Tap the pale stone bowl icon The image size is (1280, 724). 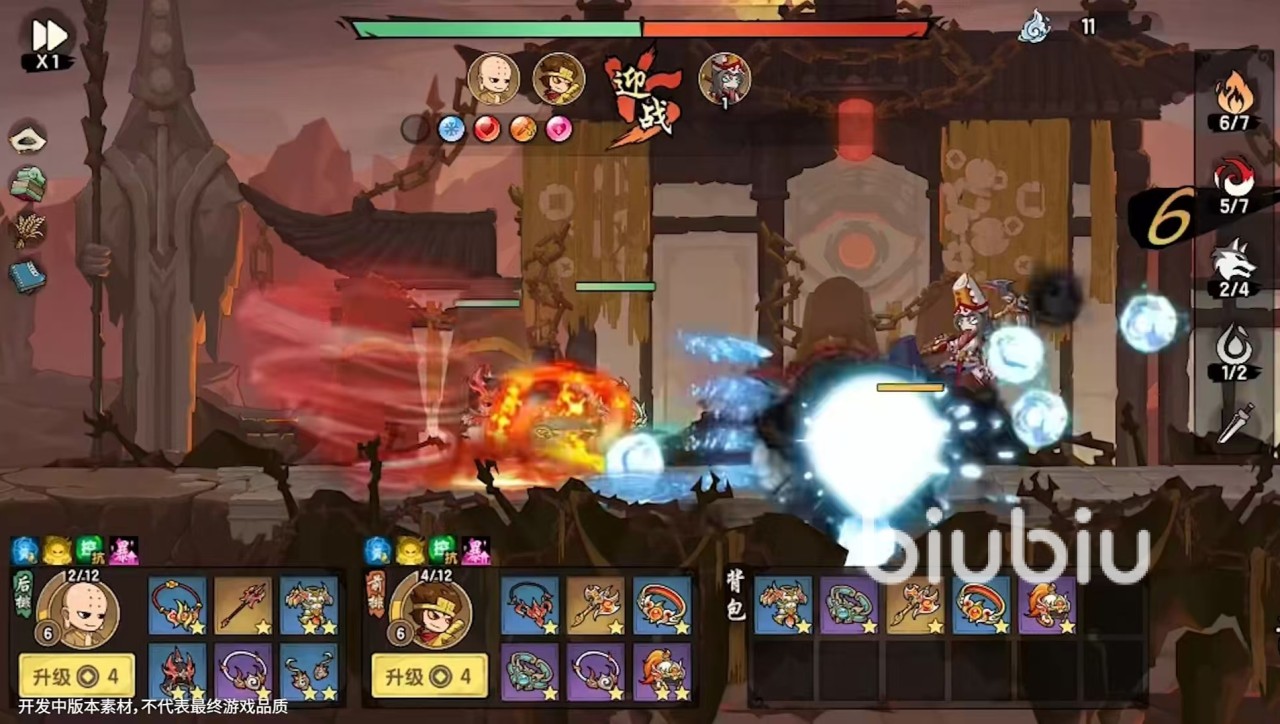(28, 138)
